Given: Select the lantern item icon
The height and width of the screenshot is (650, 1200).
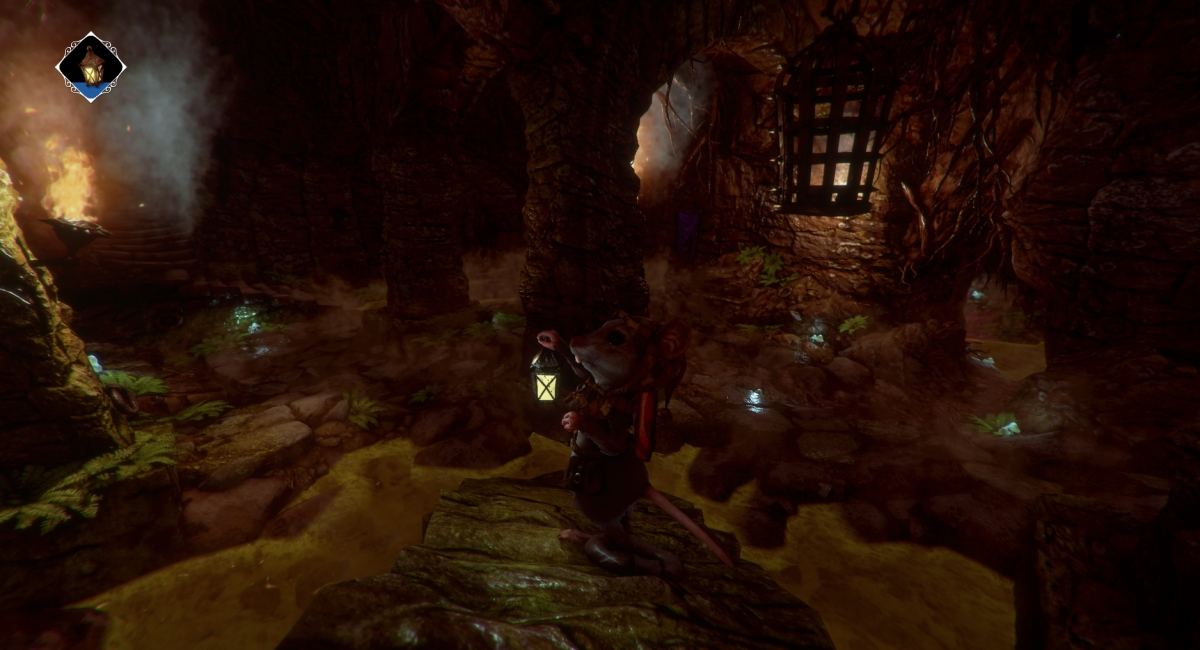Looking at the screenshot, I should click(x=91, y=67).
